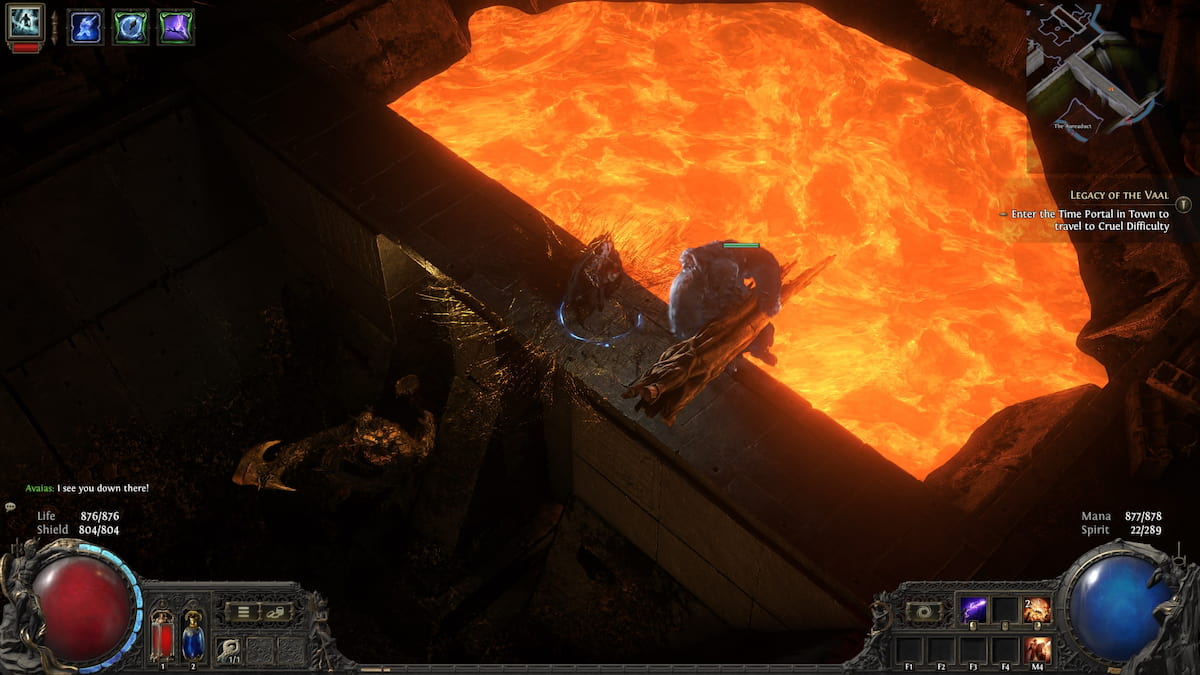1200x675 pixels.
Task: Click the chain-link button beside the menu
Action: pos(276,612)
